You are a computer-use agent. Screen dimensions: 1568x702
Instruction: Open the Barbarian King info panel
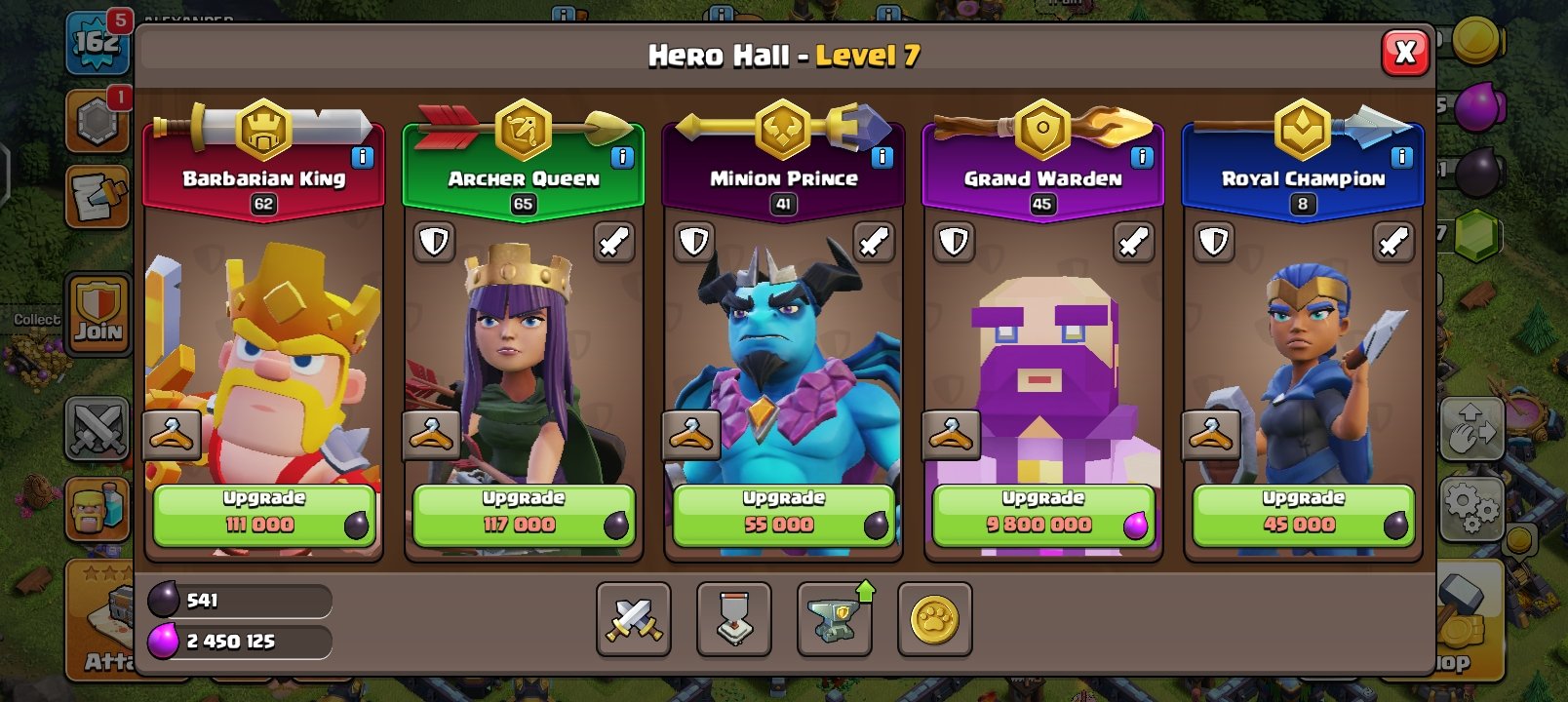click(x=365, y=155)
